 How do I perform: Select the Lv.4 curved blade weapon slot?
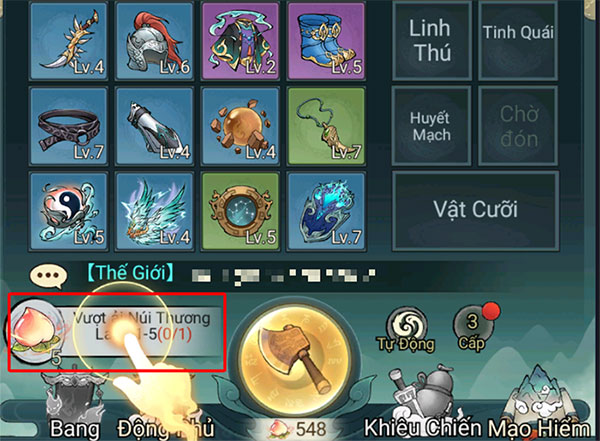(x=67, y=40)
